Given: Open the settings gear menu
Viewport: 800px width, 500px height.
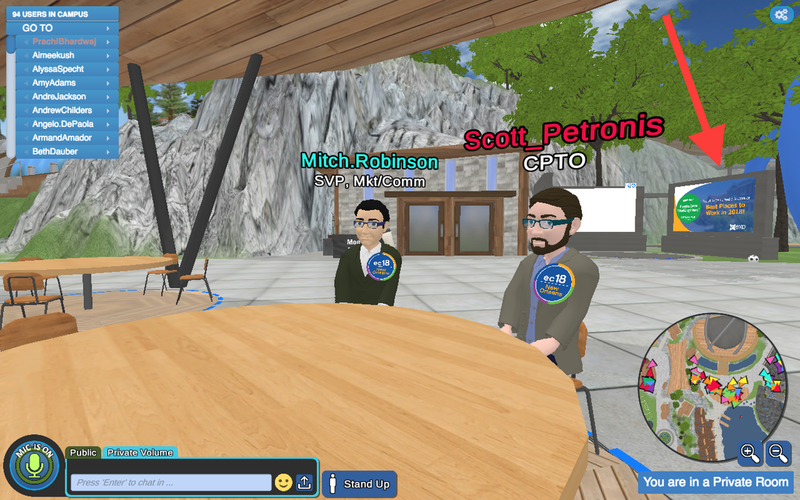Looking at the screenshot, I should click(x=780, y=14).
